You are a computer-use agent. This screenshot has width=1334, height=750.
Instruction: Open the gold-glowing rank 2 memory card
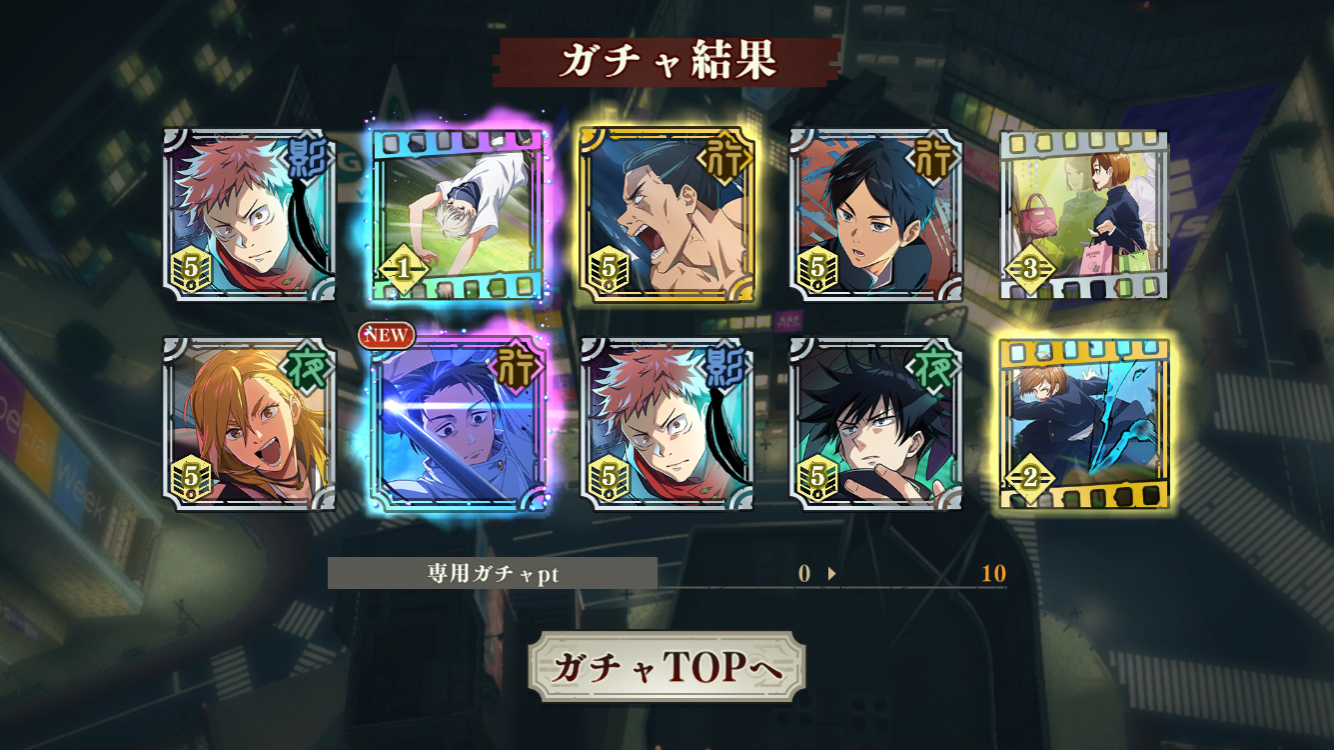1084,424
